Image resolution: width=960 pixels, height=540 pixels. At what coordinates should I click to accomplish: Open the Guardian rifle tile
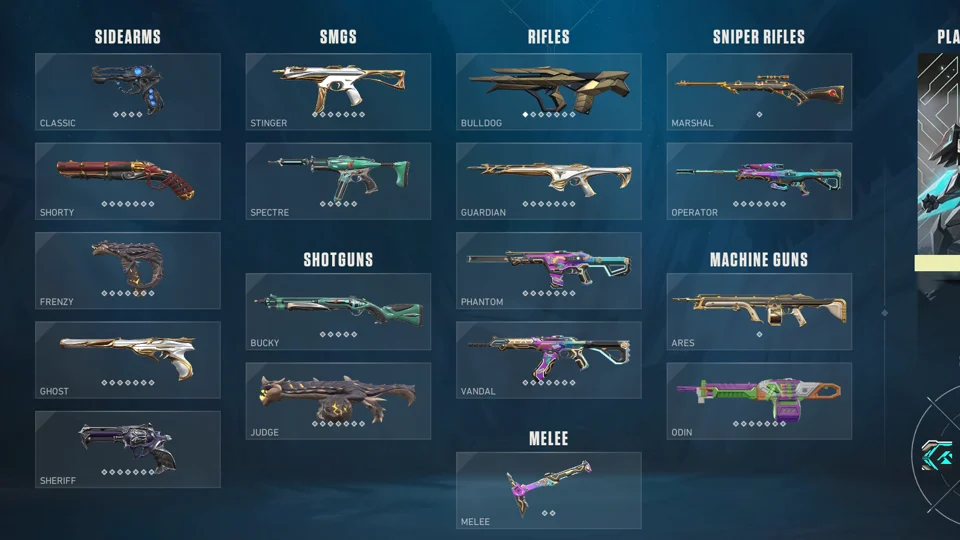tap(549, 181)
